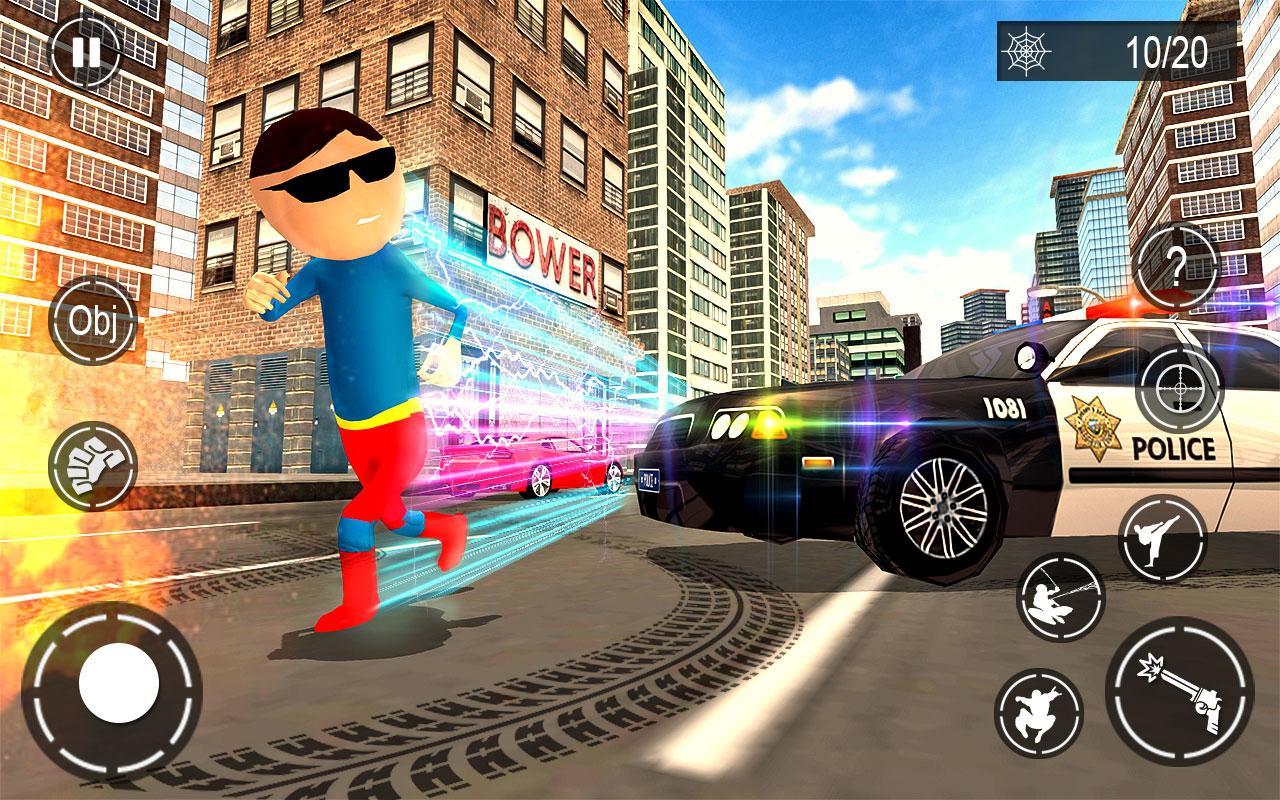Image resolution: width=1280 pixels, height=800 pixels.
Task: Pause the game with the pause button
Action: coord(86,52)
